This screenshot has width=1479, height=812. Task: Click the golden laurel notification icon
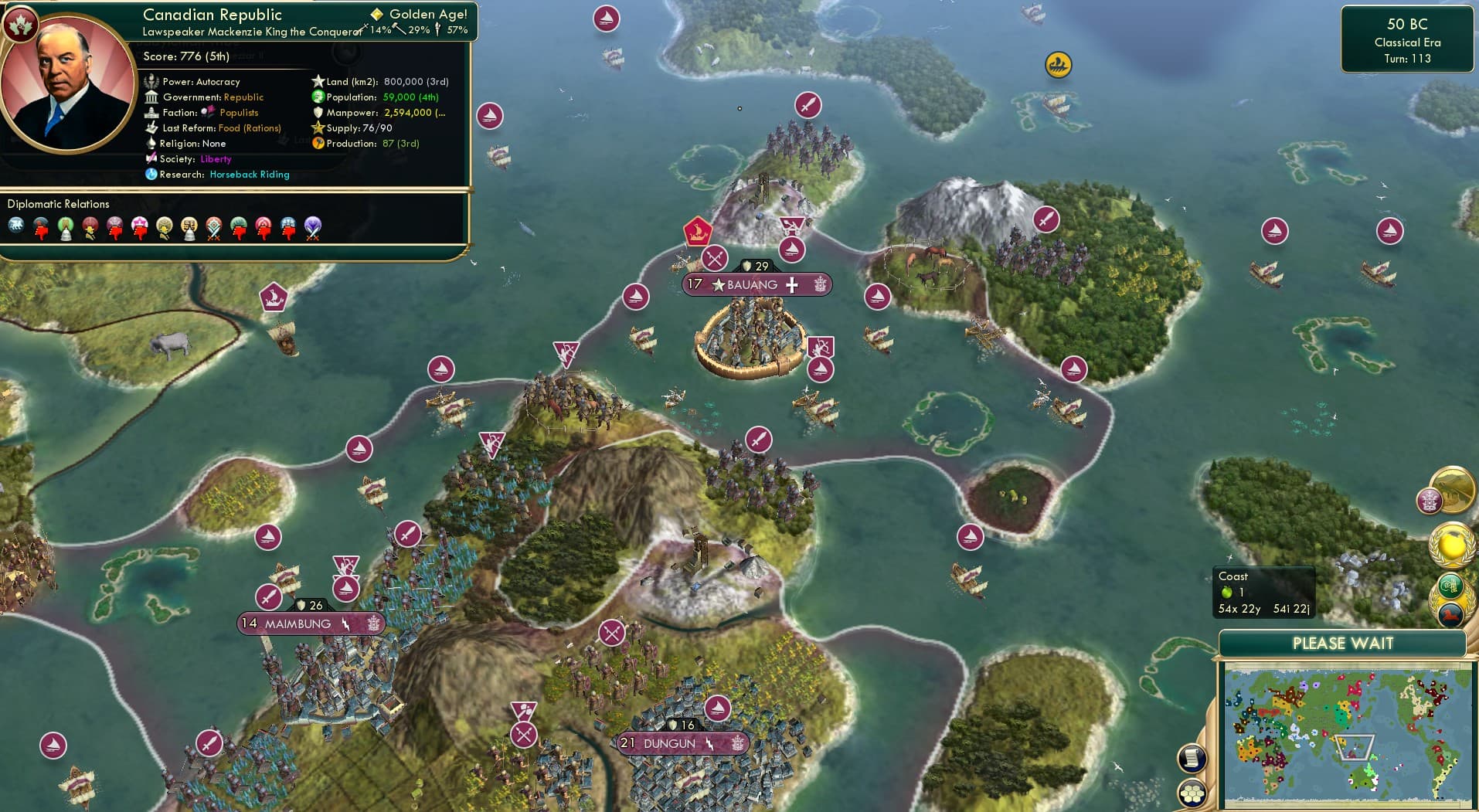(x=1450, y=545)
